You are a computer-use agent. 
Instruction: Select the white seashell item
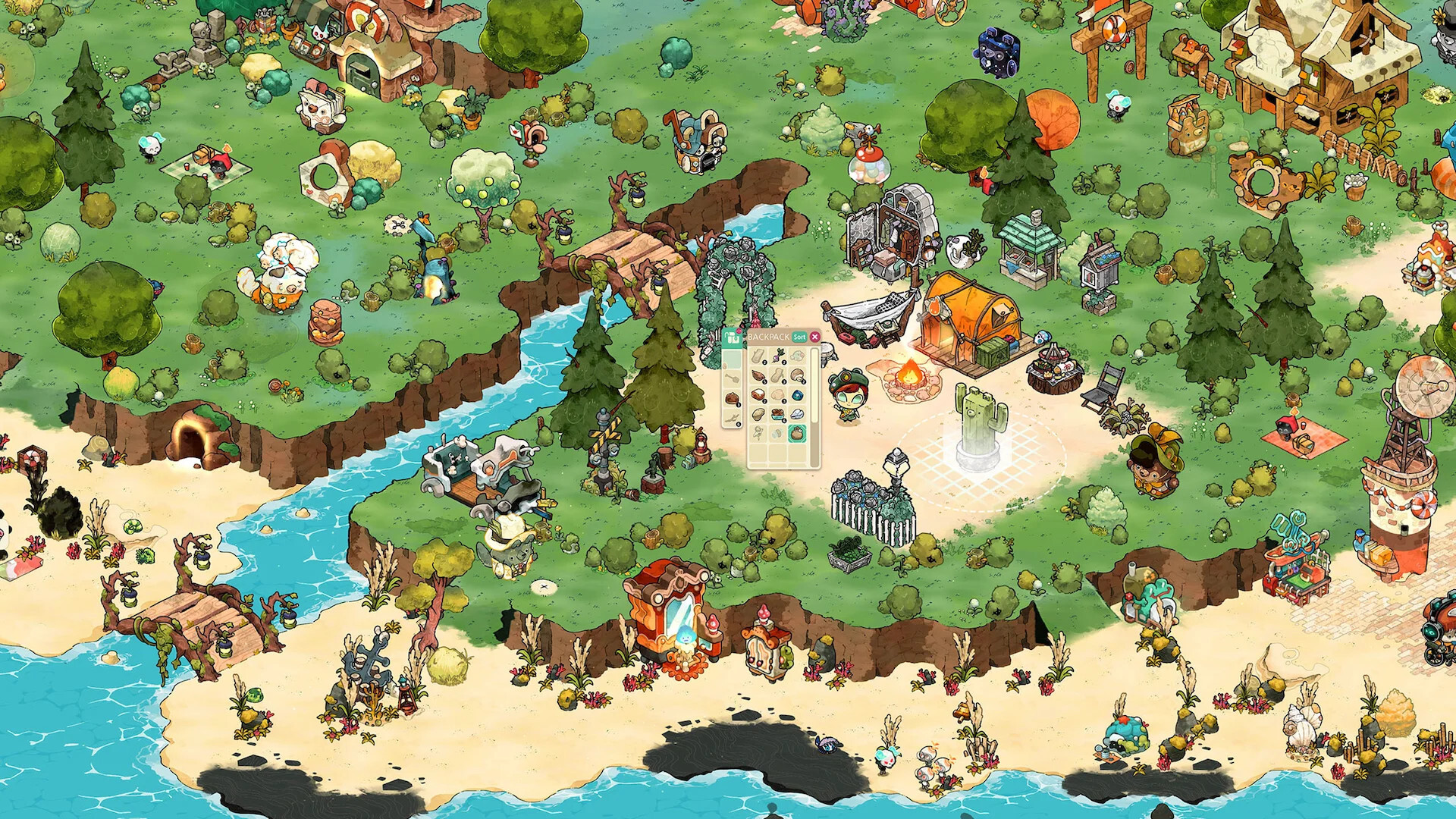tap(797, 414)
